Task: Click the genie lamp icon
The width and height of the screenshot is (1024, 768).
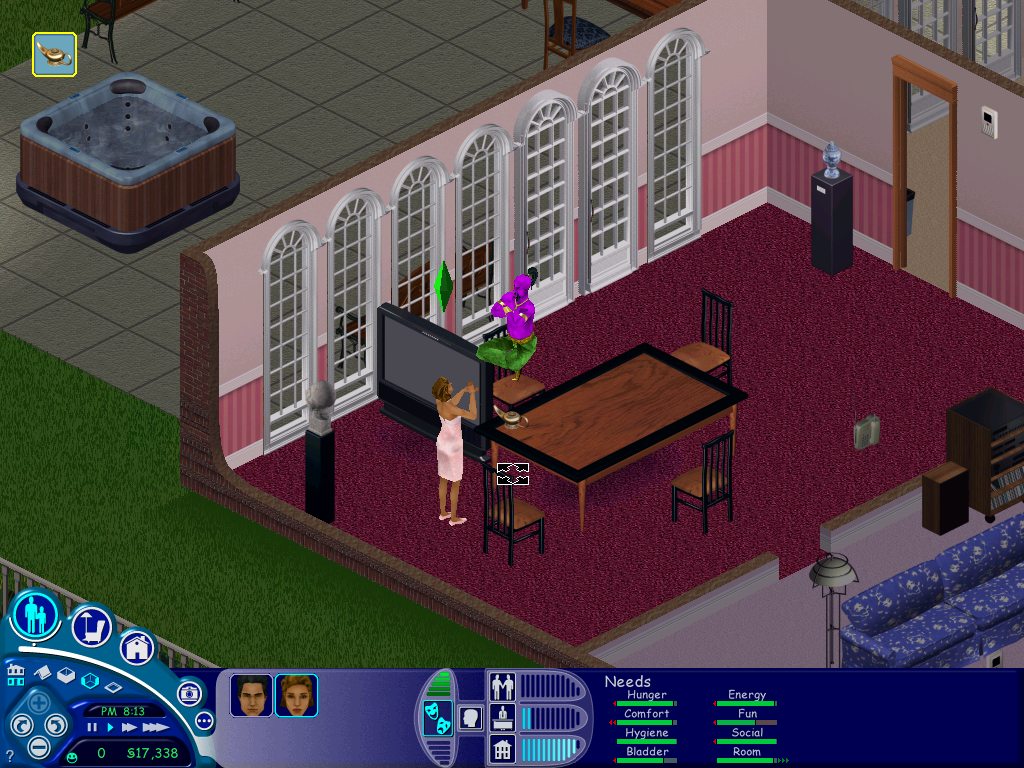Action: coord(54,54)
